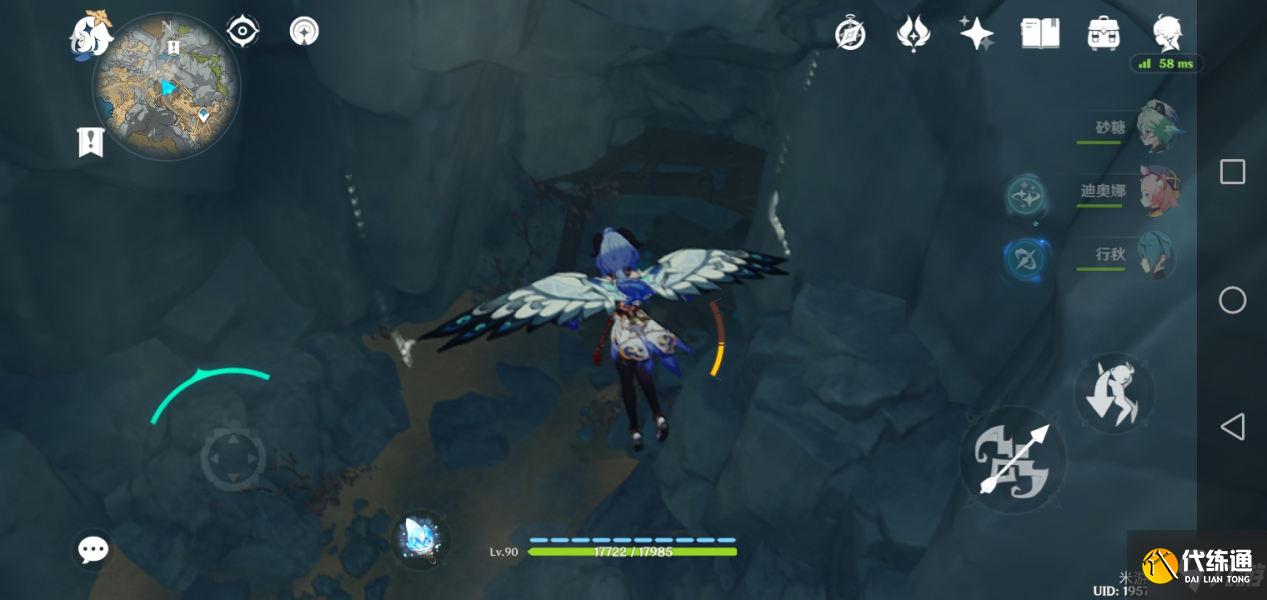The height and width of the screenshot is (600, 1267).
Task: Open the circular minimap
Action: (x=166, y=87)
